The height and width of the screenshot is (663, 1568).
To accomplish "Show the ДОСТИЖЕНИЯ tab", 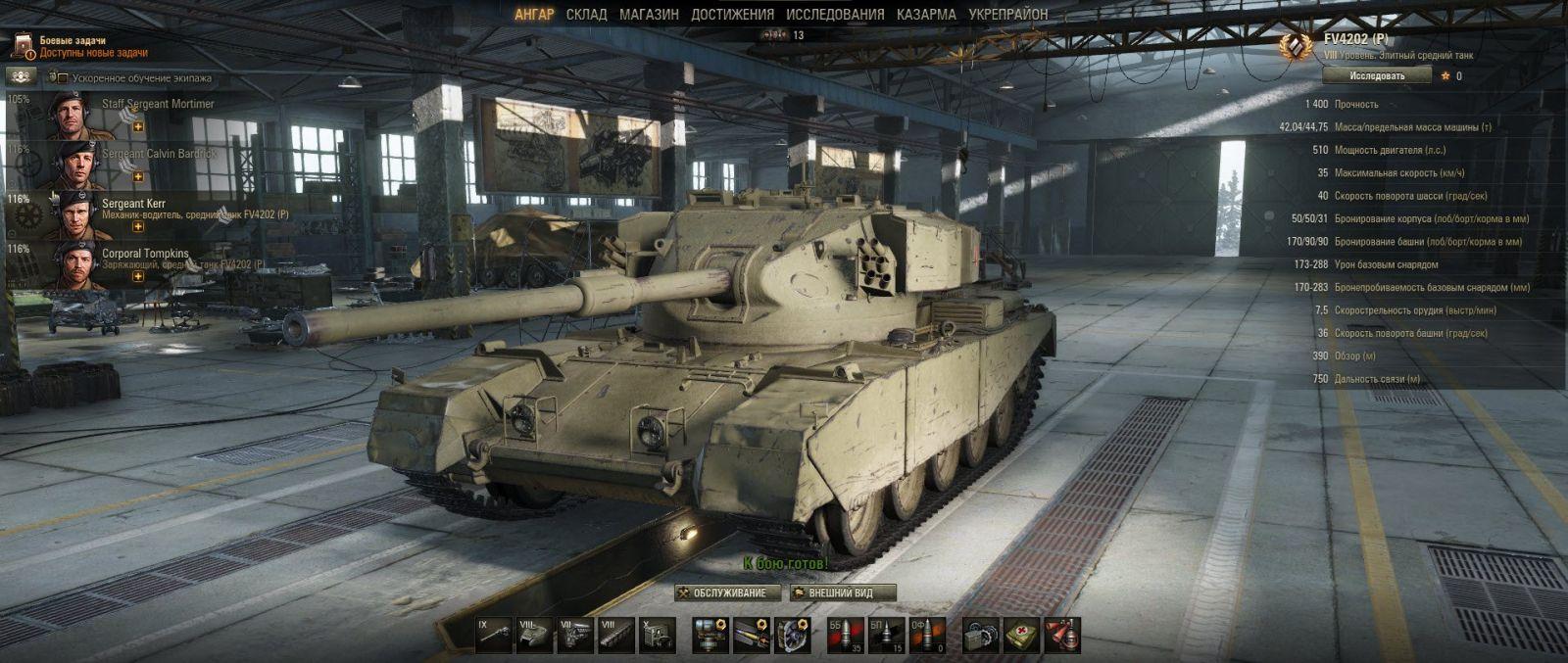I will 732,15.
